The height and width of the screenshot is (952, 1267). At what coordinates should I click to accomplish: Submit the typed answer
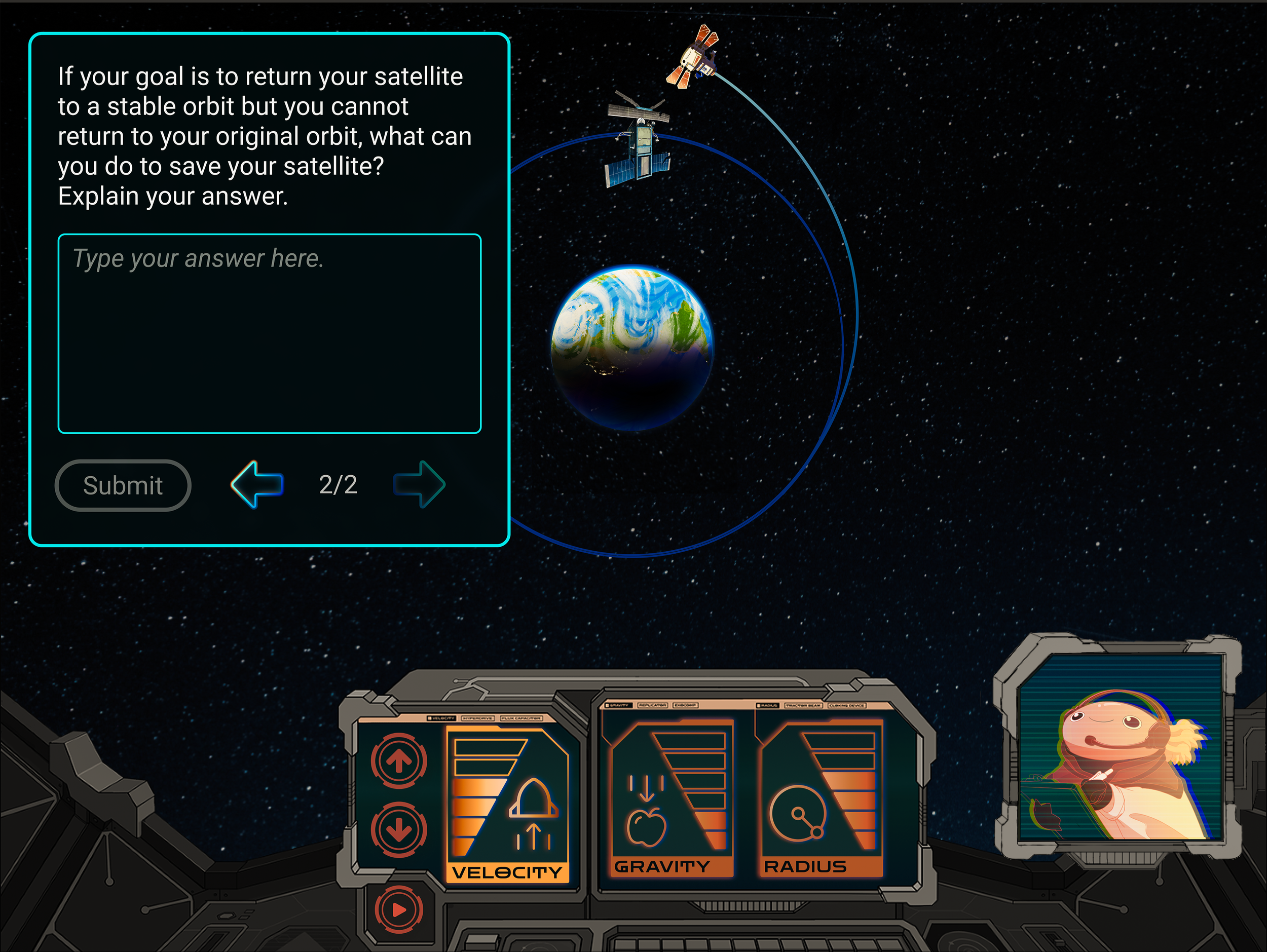(123, 485)
